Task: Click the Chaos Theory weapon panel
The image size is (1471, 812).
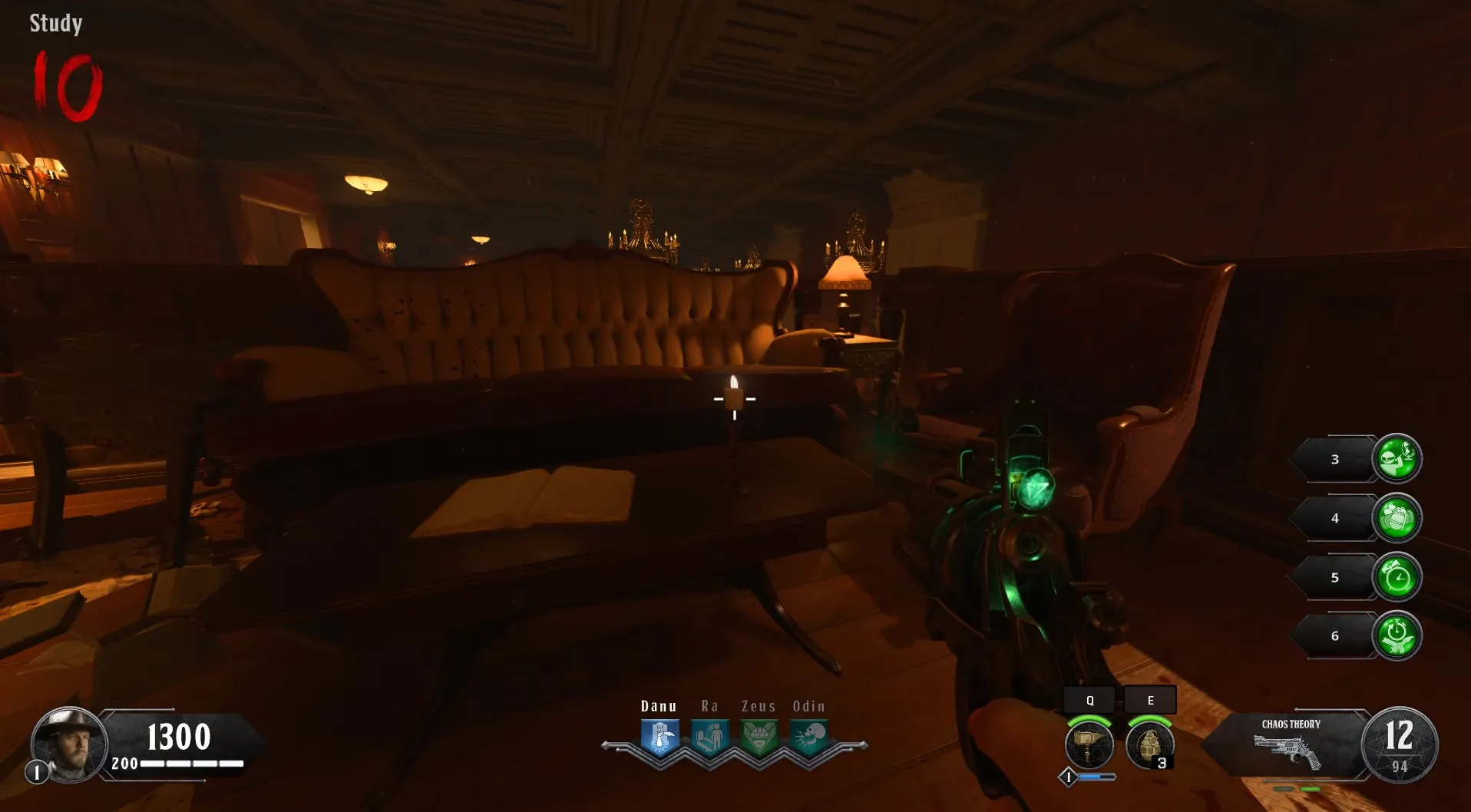Action: pyautogui.click(x=1290, y=744)
